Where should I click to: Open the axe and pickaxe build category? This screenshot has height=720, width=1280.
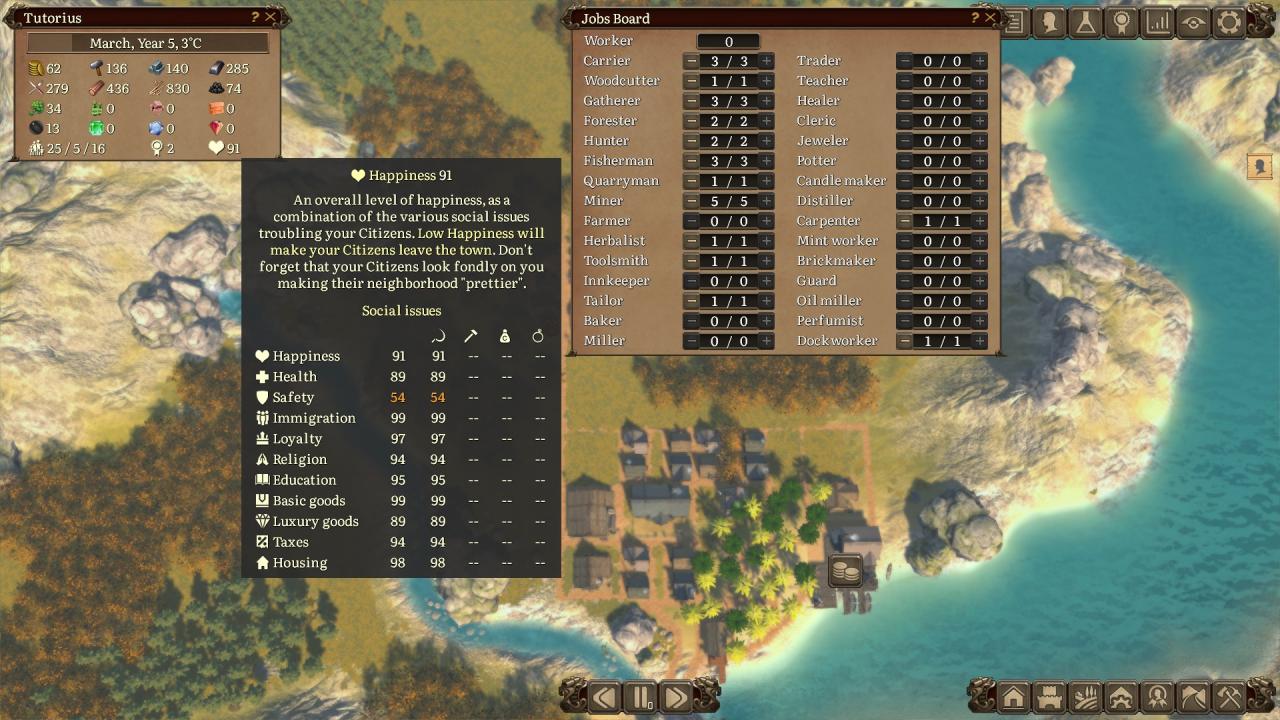(x=1229, y=696)
